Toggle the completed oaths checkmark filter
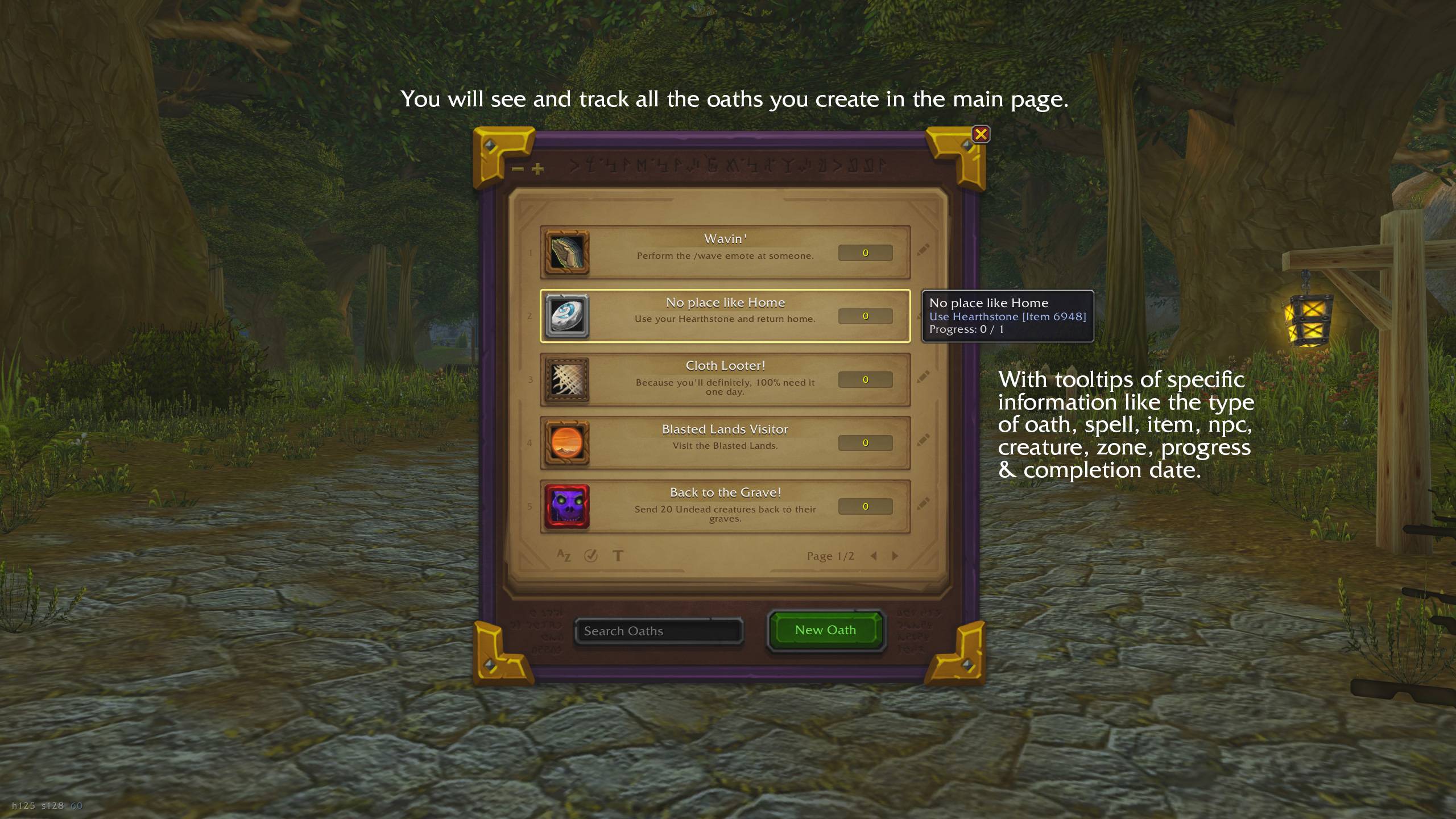Screen dimensions: 1456x819 (x=591, y=556)
